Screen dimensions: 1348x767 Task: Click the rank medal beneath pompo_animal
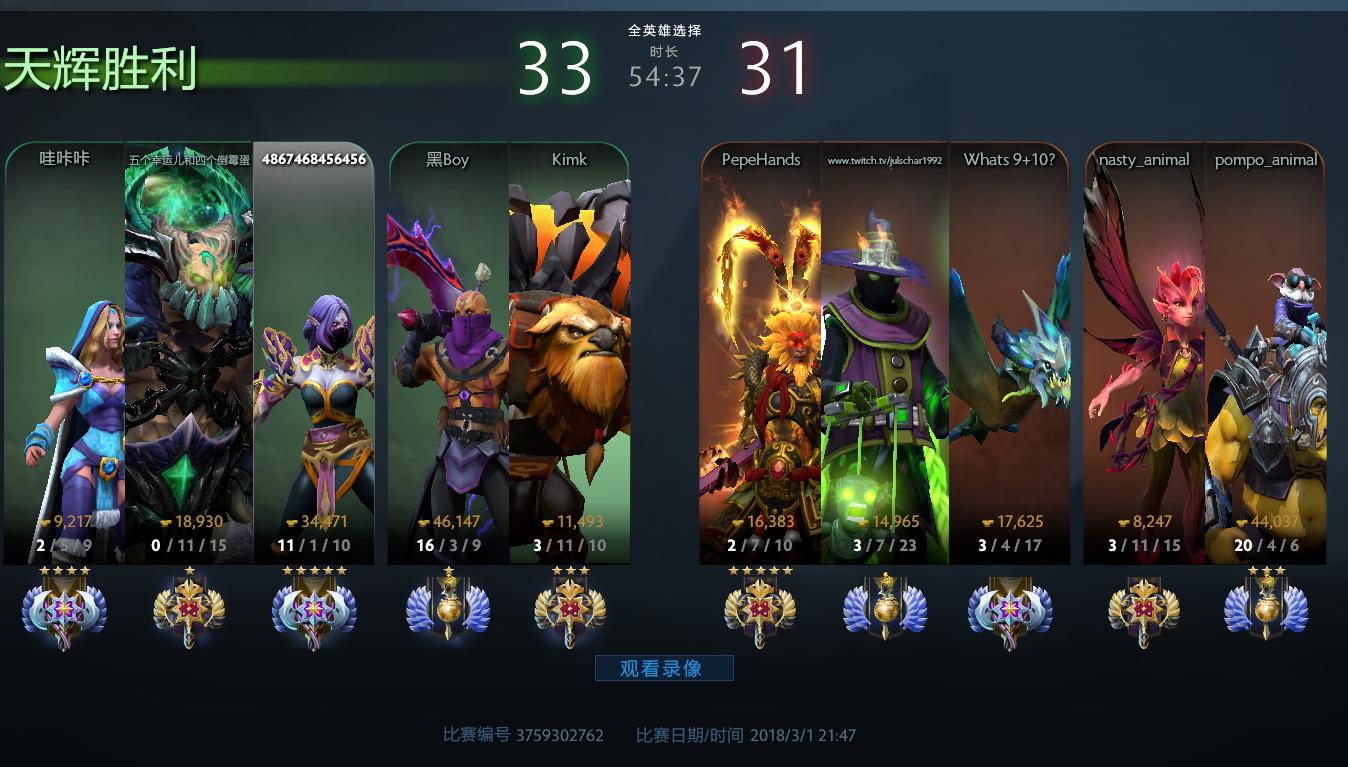(x=1266, y=609)
